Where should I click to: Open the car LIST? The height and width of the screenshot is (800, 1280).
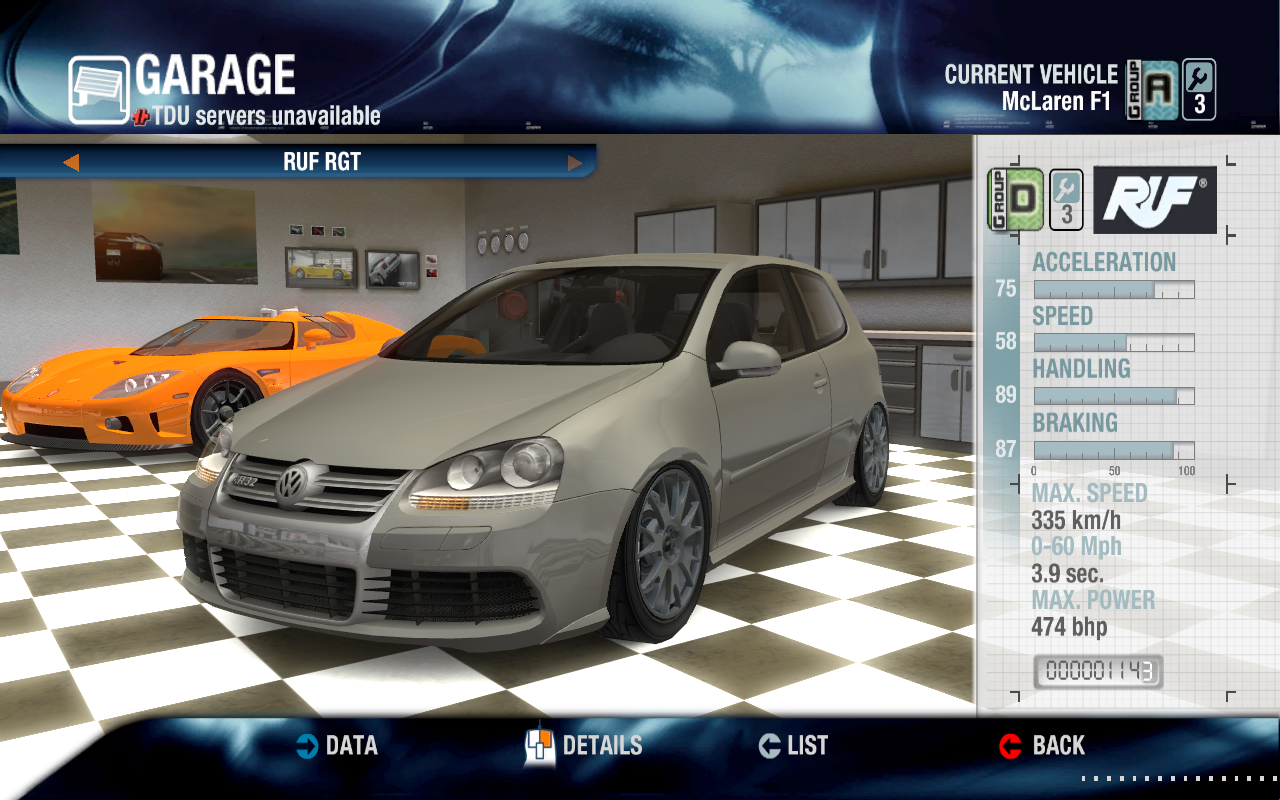click(x=794, y=746)
